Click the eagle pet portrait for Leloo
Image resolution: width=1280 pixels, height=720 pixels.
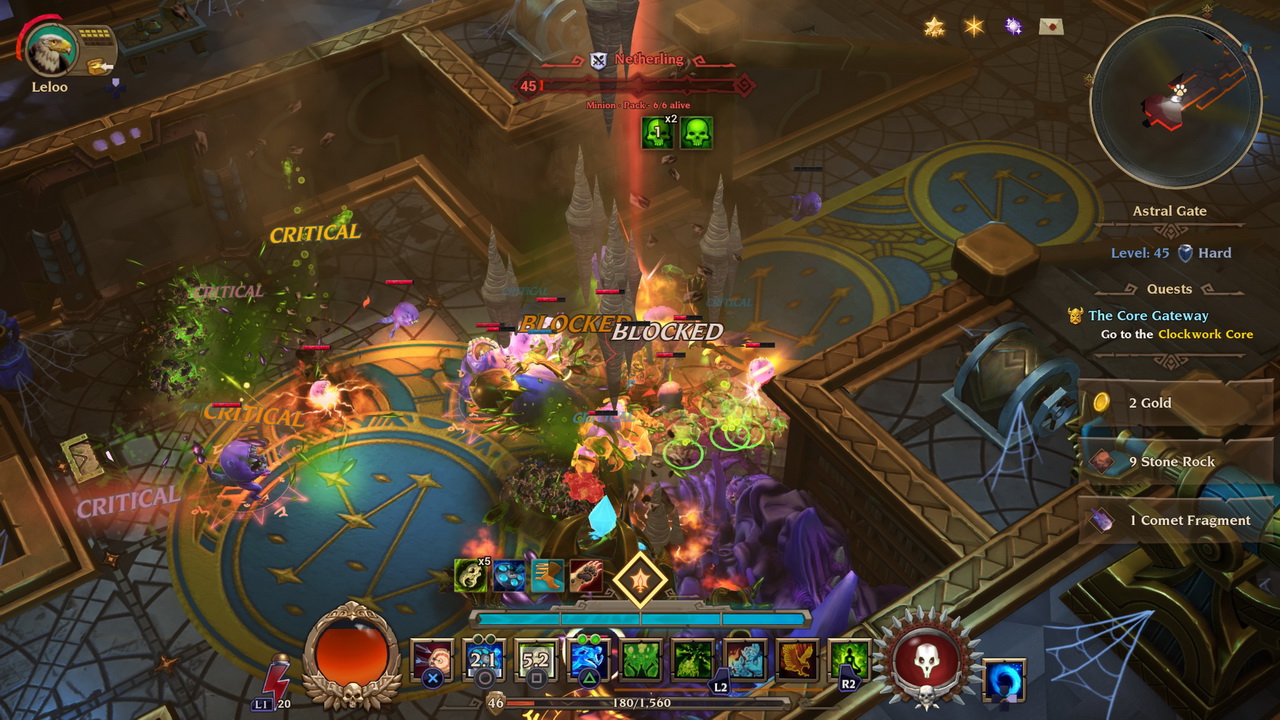[x=49, y=50]
